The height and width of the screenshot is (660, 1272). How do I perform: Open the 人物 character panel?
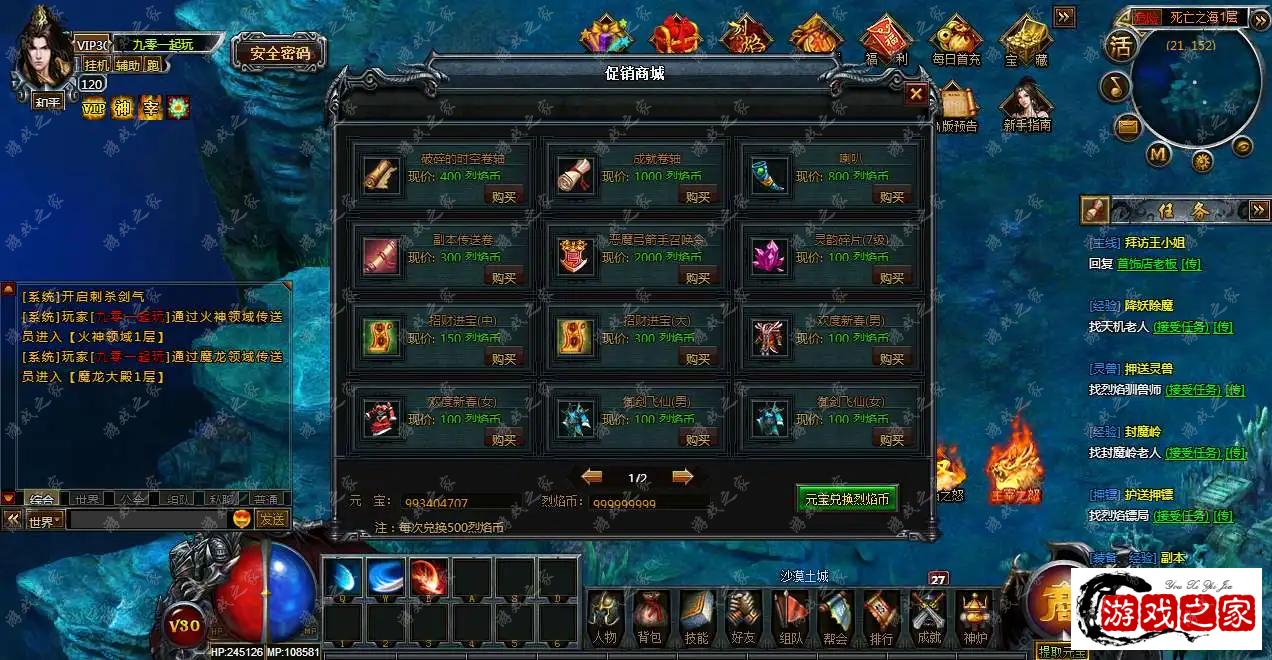coord(604,615)
